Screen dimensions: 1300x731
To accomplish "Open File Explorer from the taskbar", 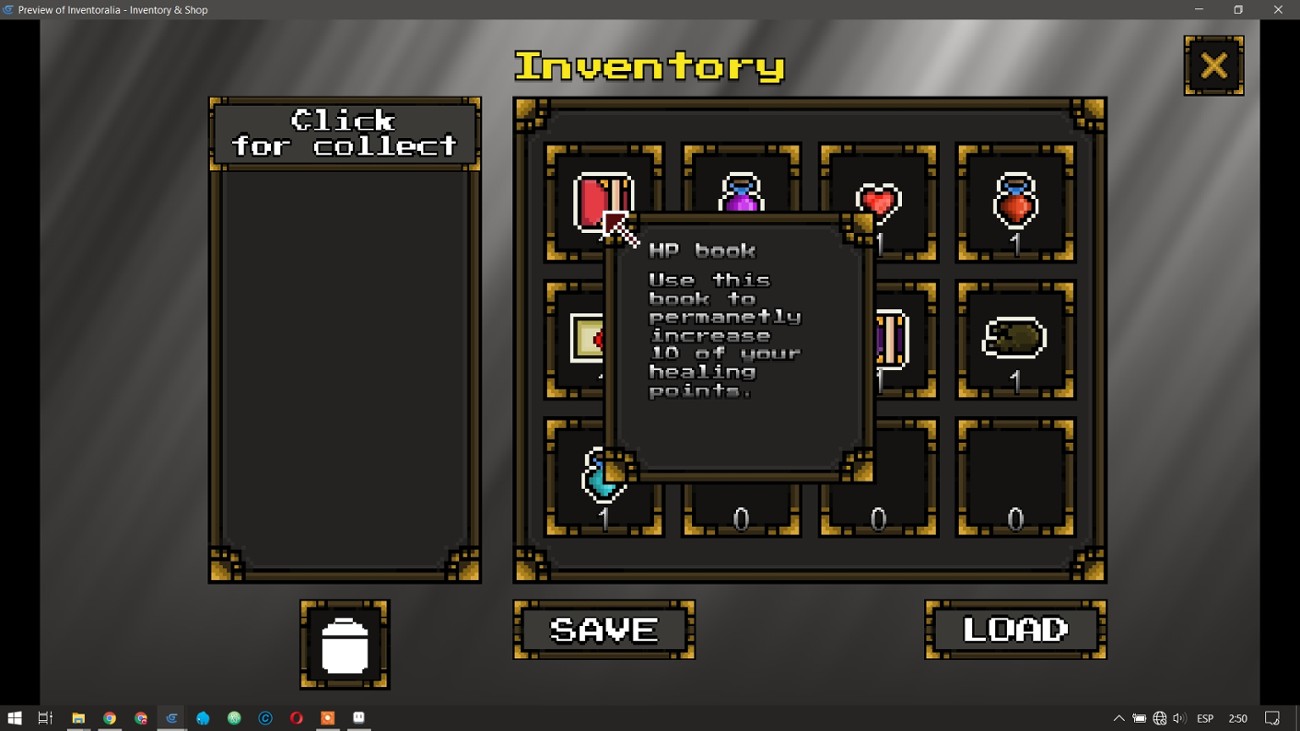I will [x=78, y=717].
